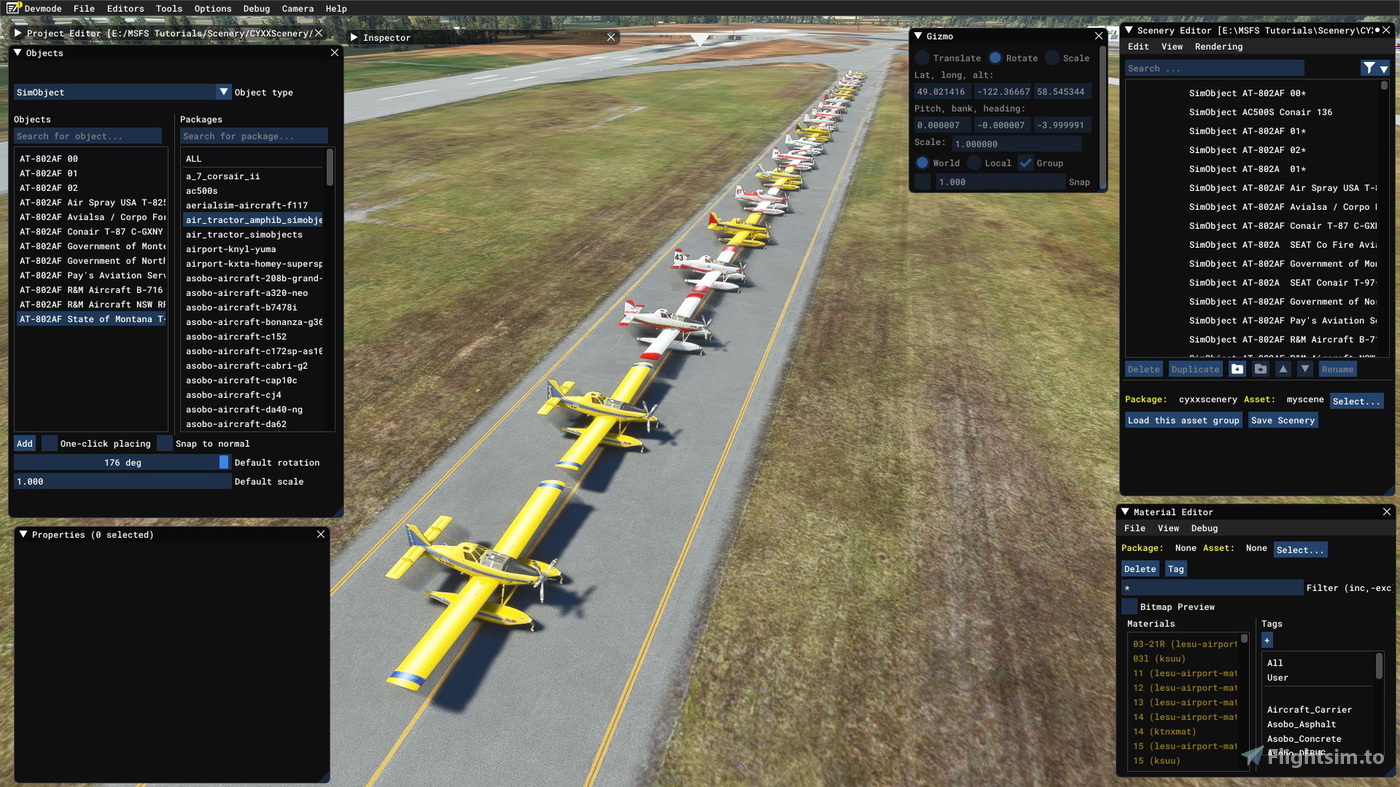The height and width of the screenshot is (787, 1400).
Task: Open the Rendering menu in Scenery Editor
Action: pos(1219,46)
